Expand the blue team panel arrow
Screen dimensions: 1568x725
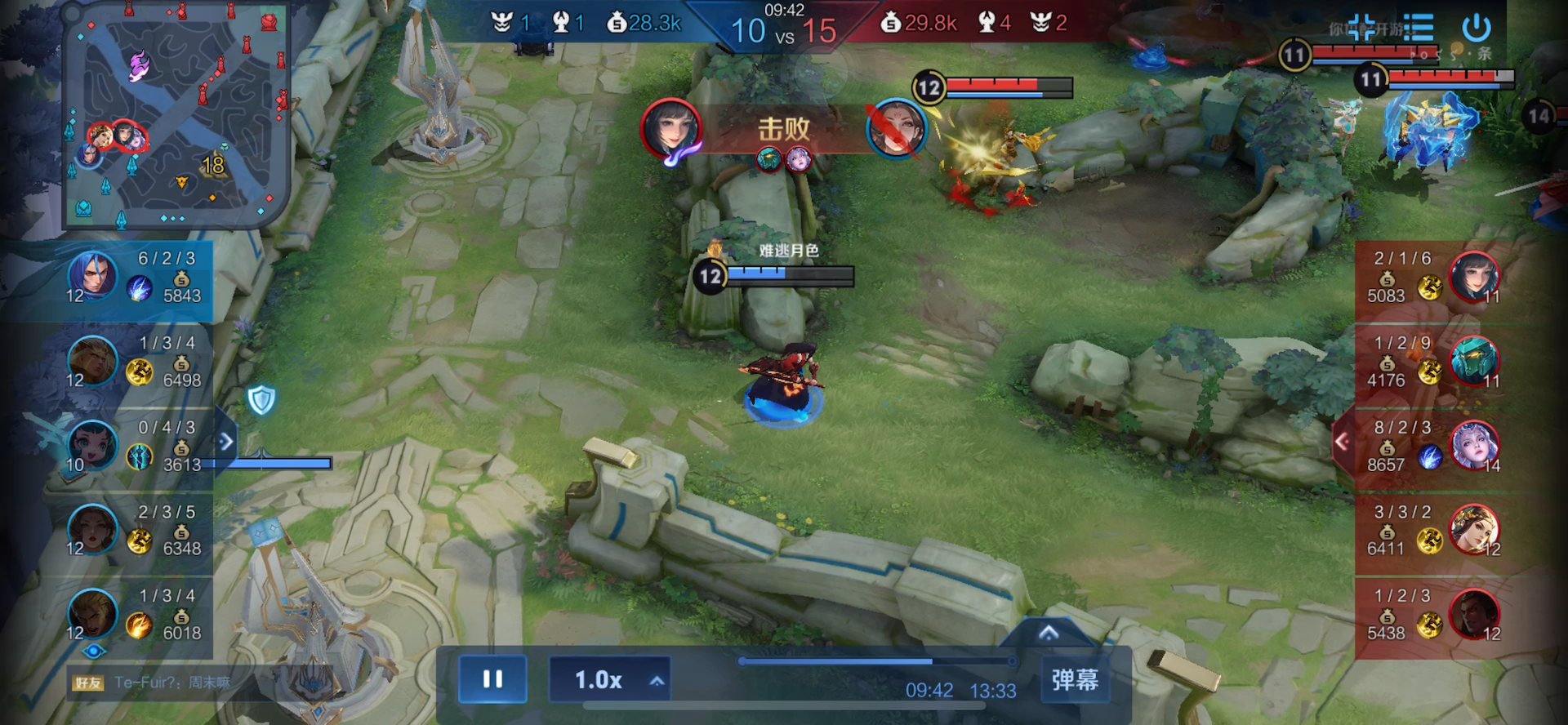click(226, 442)
